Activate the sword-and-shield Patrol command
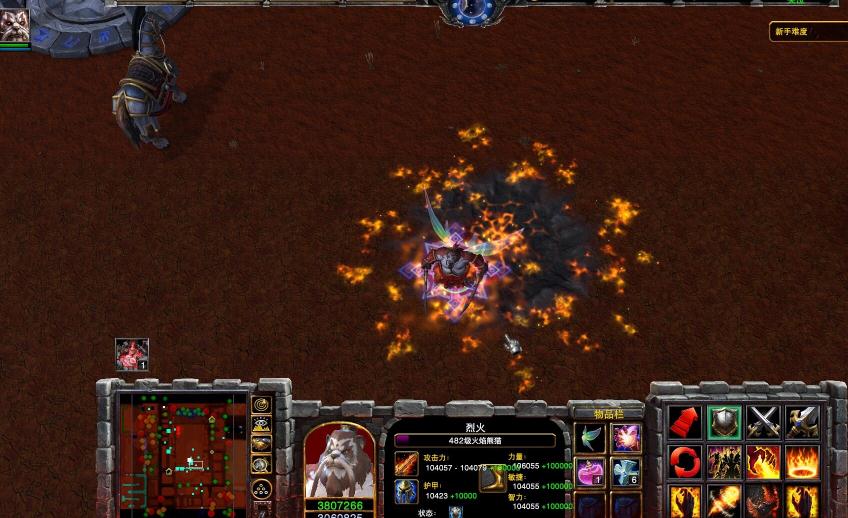848x518 pixels. 802,422
